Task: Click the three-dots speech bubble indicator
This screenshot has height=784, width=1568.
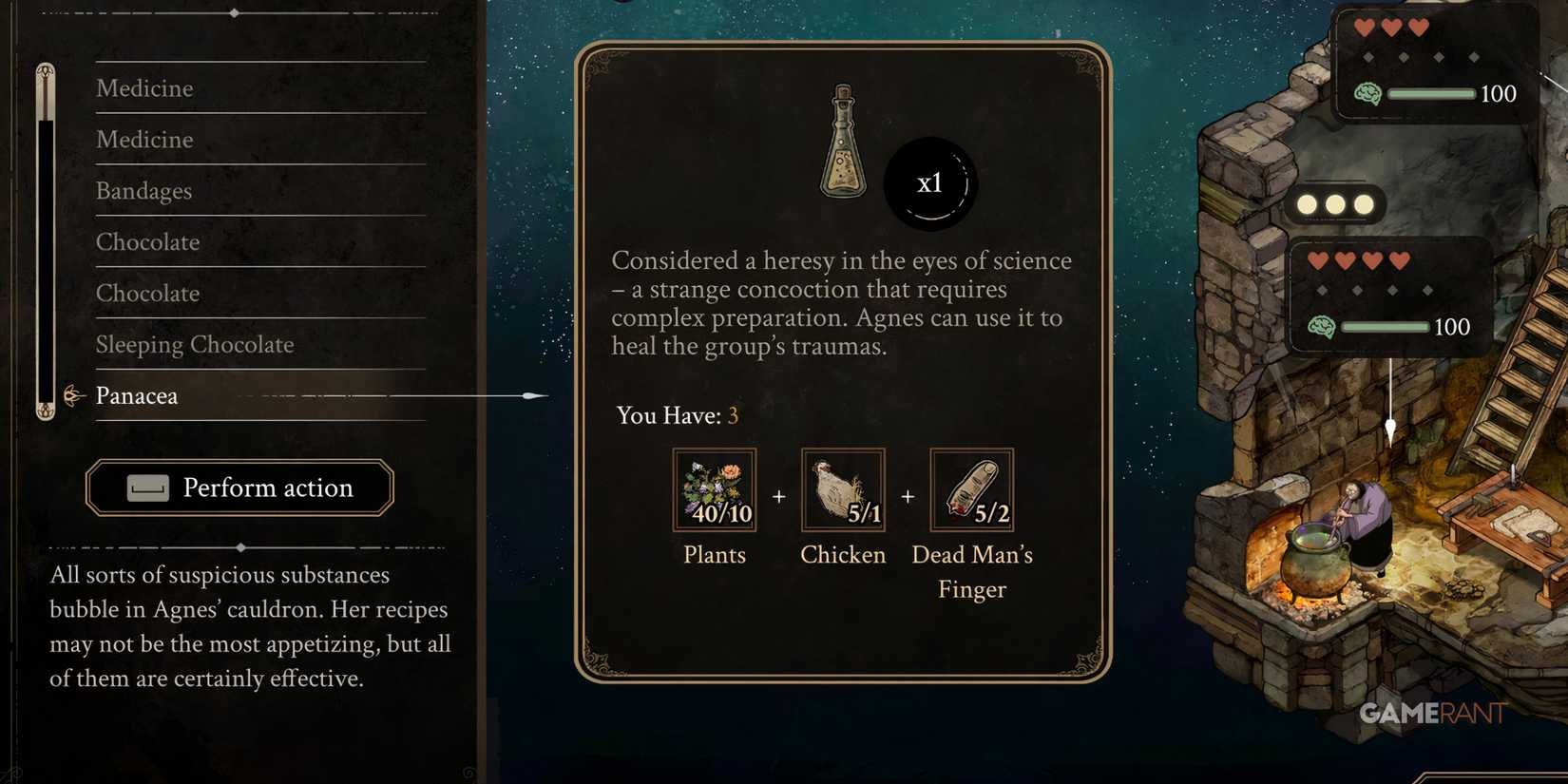Action: coord(1336,203)
